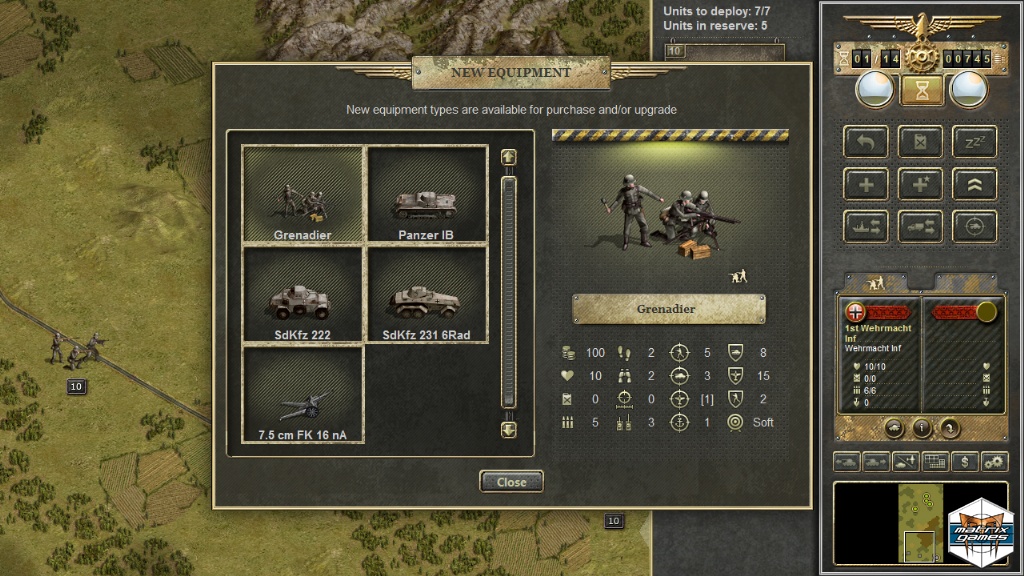Upgrade unit with the double chevron button

(974, 184)
